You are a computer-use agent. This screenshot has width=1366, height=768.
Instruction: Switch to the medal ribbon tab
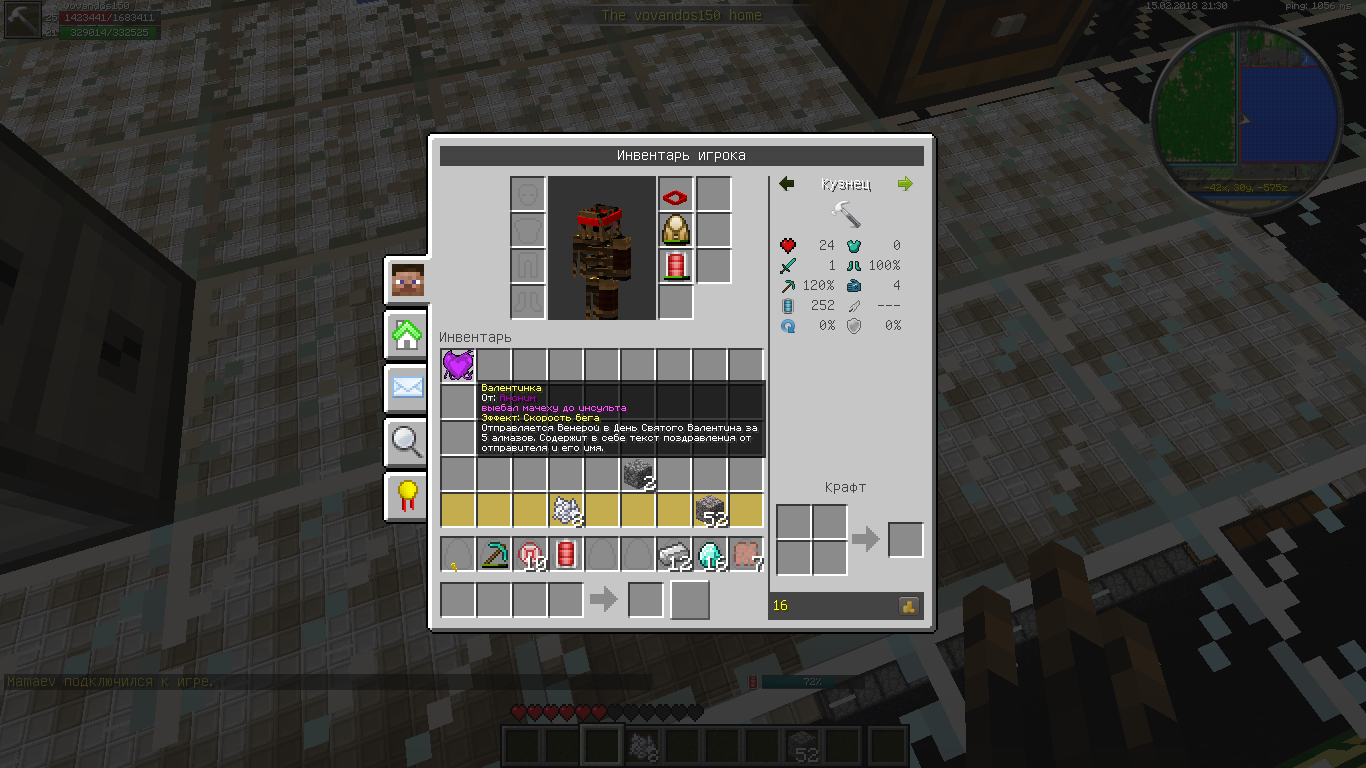tap(407, 494)
